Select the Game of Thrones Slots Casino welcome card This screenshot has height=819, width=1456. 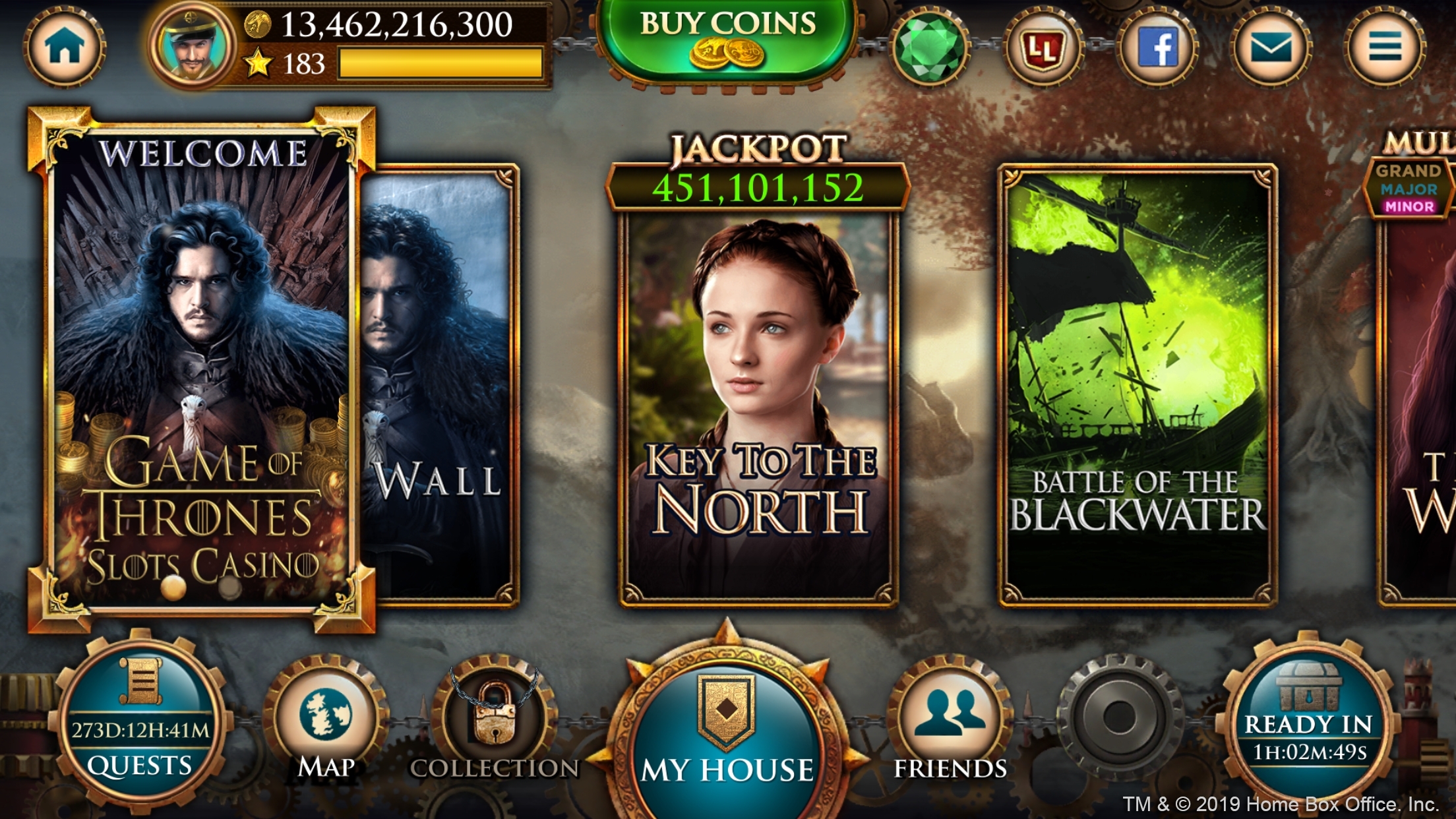point(201,369)
